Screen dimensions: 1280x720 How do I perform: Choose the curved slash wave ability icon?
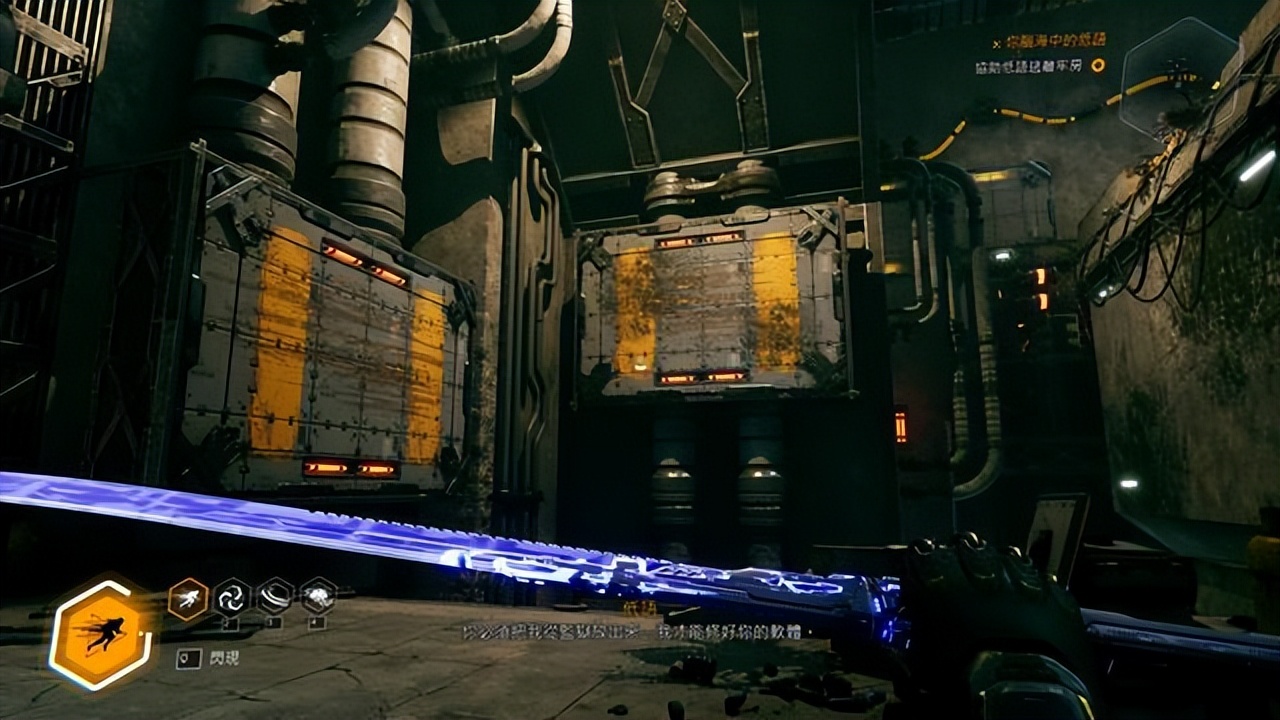275,597
